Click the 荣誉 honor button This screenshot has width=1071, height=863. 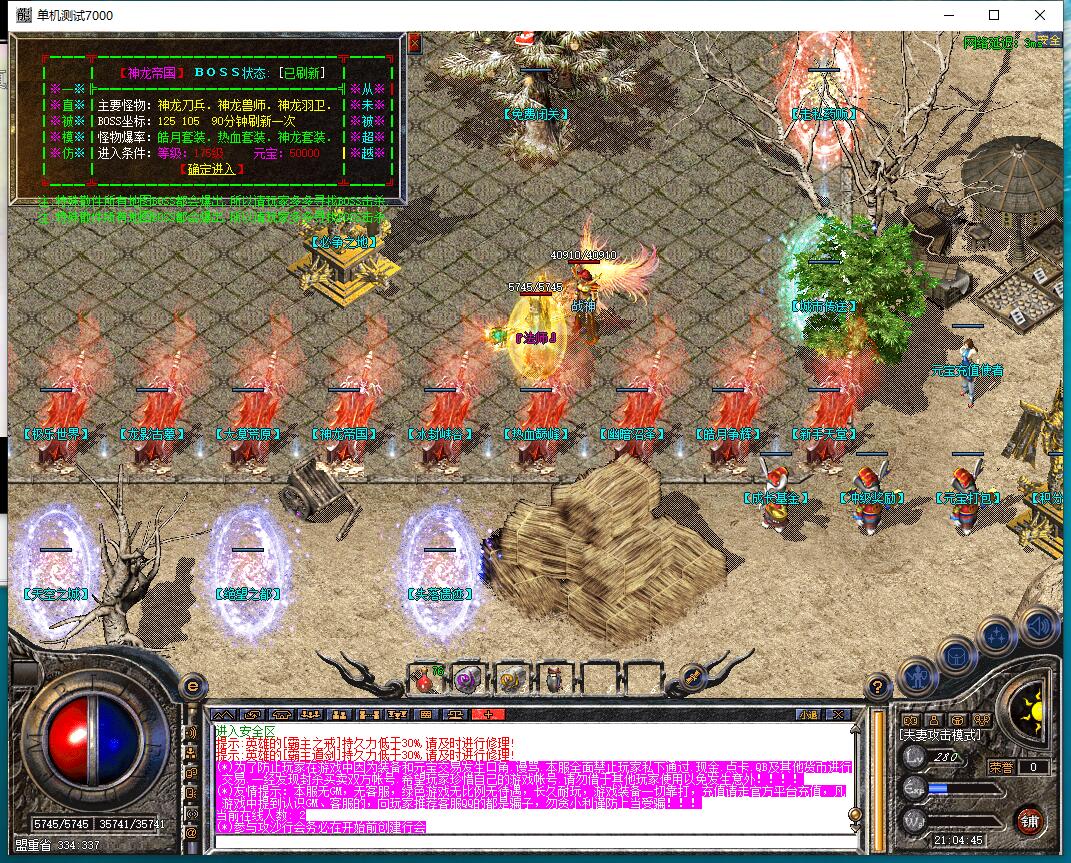[1001, 767]
